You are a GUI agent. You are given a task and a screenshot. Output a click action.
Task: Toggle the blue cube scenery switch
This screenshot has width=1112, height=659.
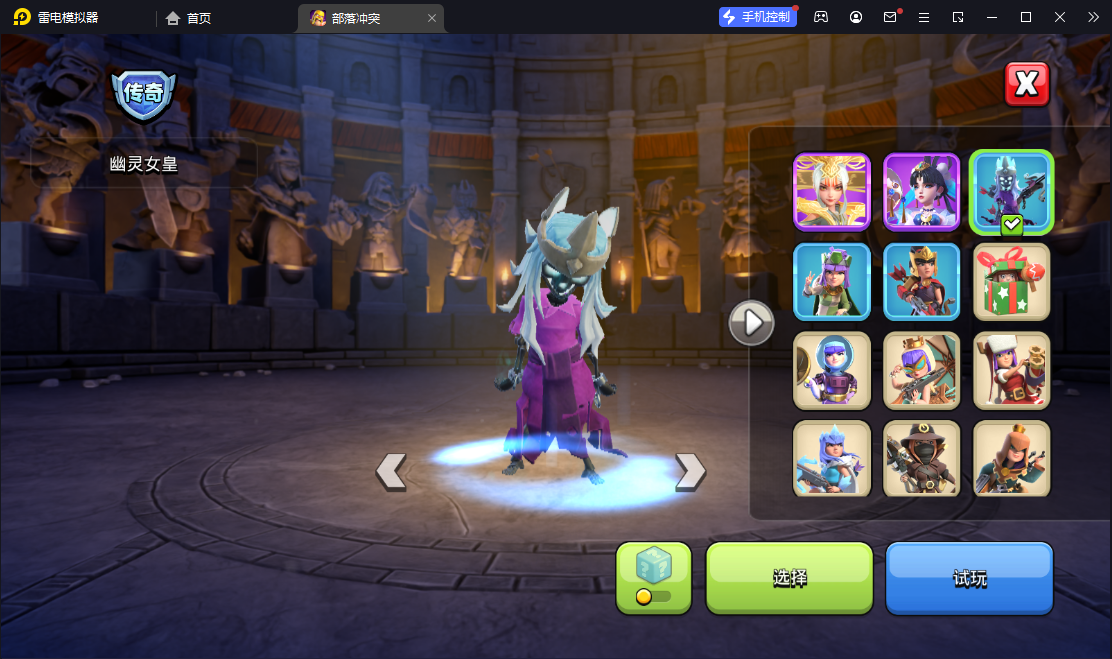point(654,577)
